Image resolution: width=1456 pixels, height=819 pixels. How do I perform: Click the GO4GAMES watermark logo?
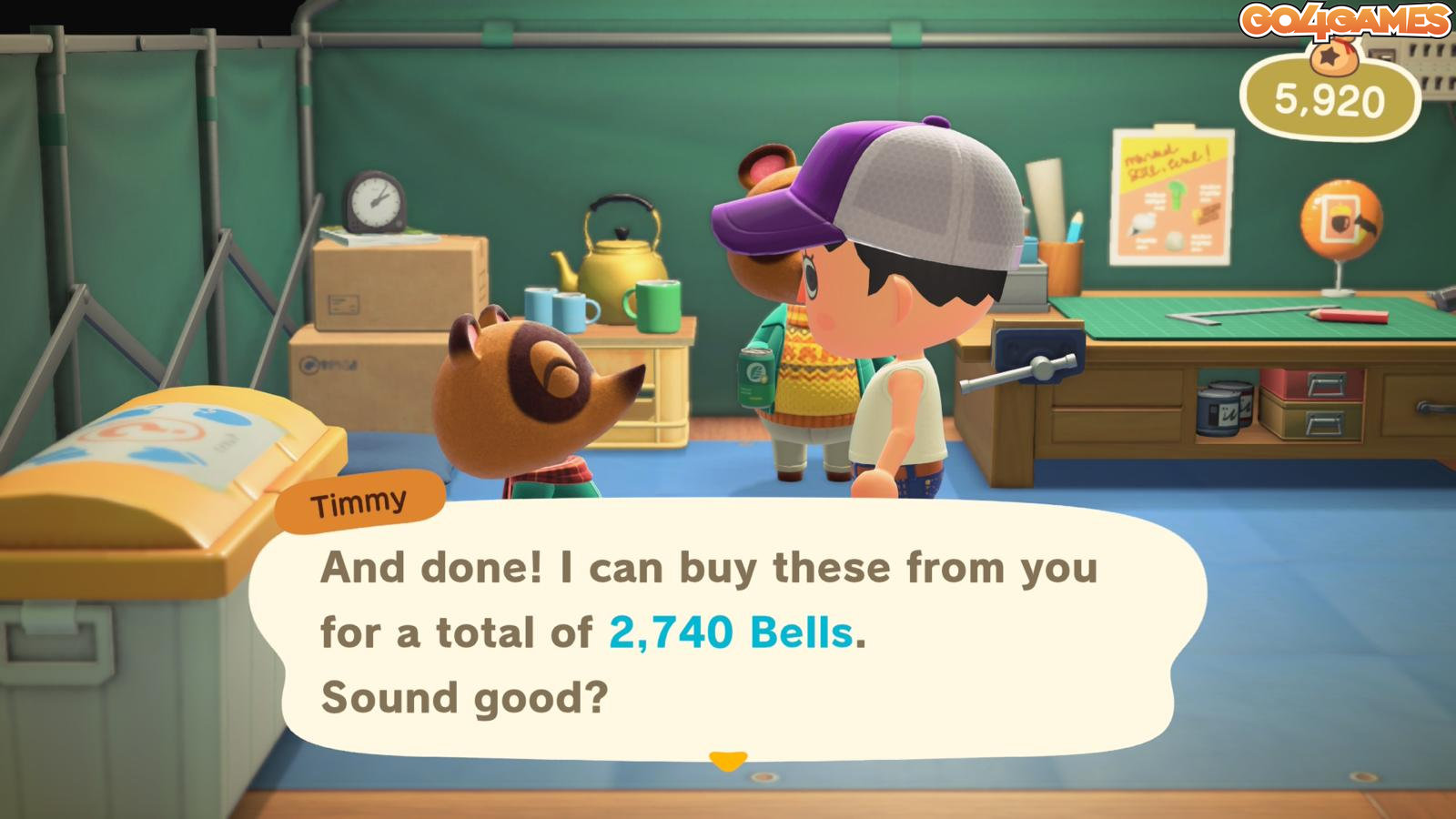tap(1346, 21)
